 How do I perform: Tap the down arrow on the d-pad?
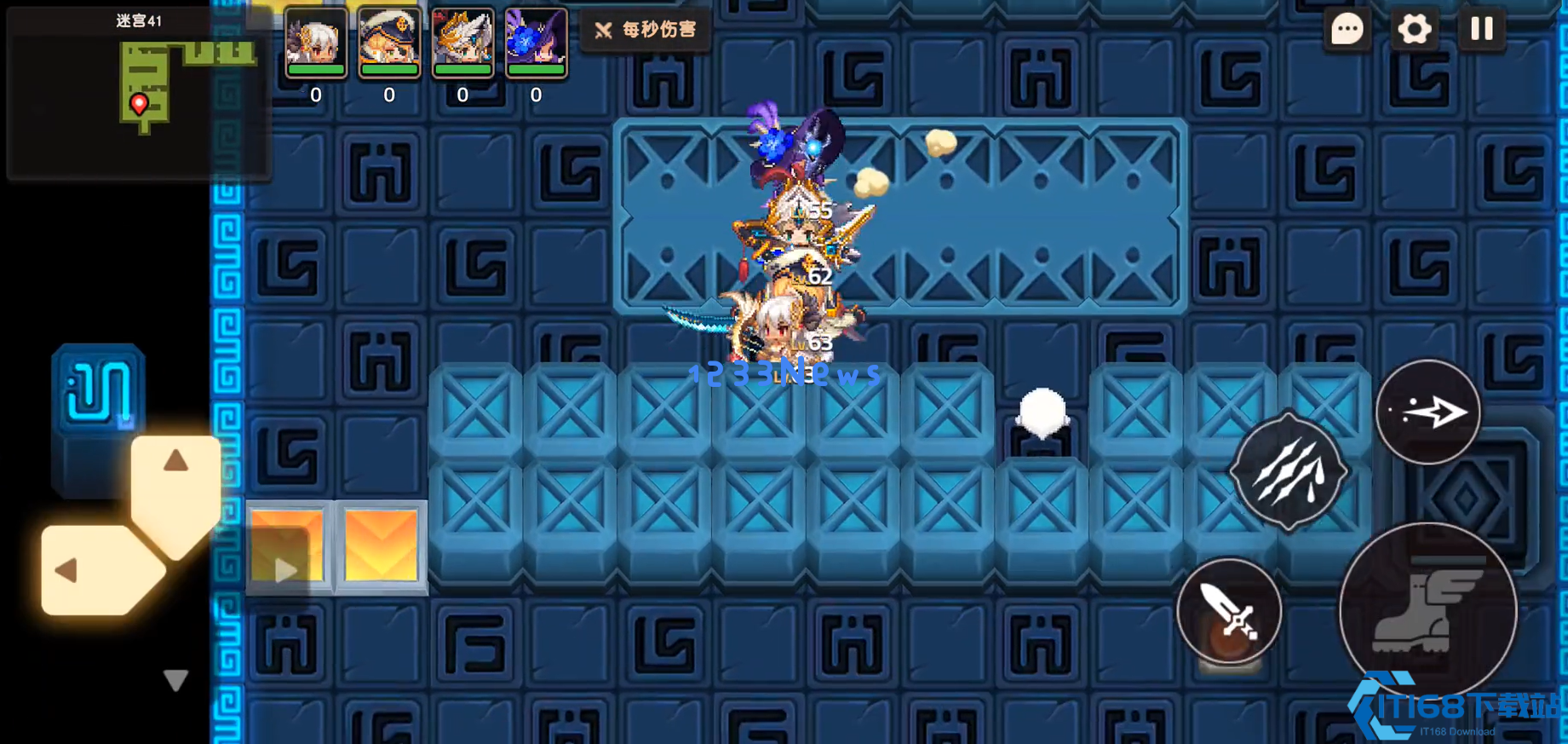[x=175, y=679]
